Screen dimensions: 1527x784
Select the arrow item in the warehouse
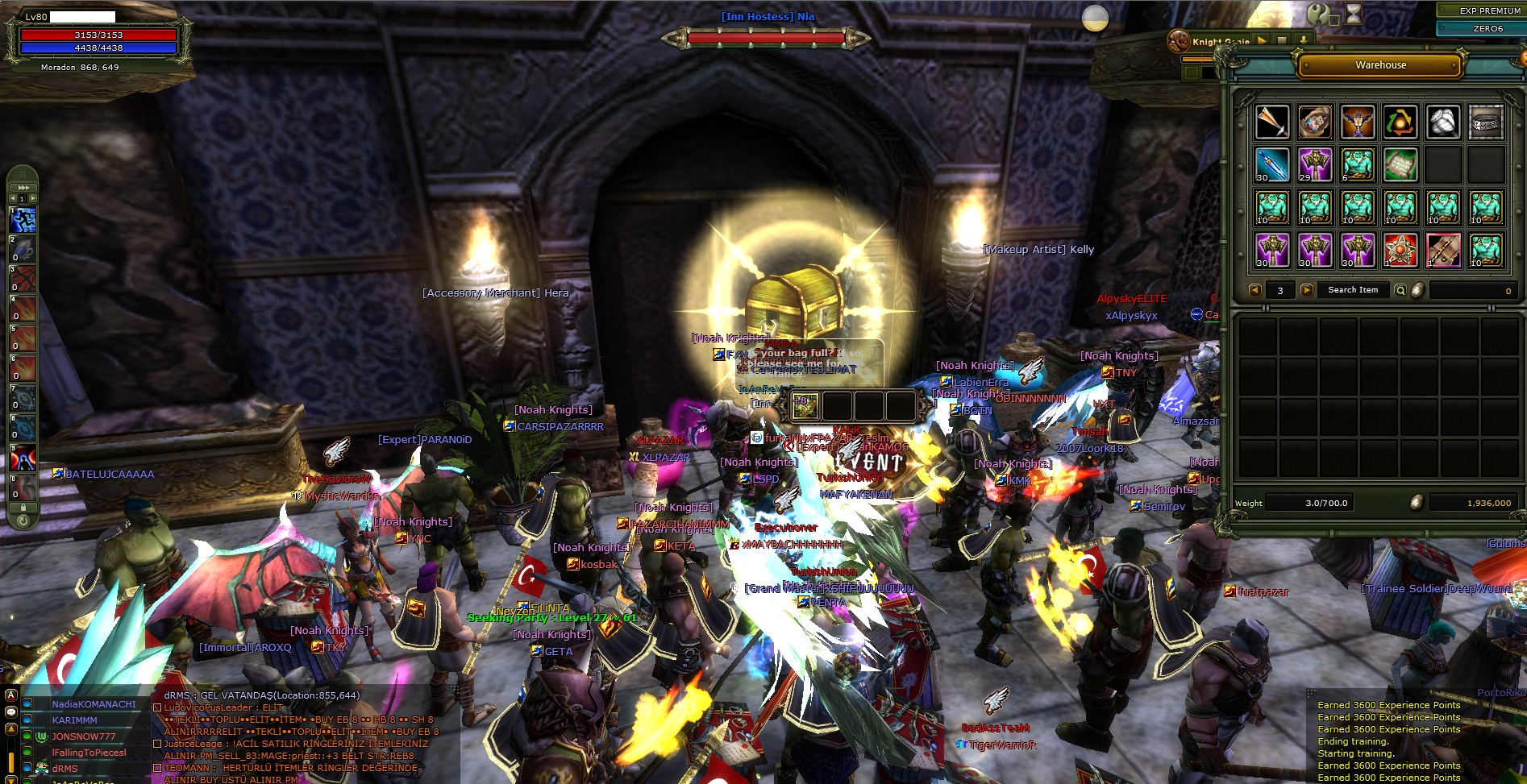tap(1272, 122)
